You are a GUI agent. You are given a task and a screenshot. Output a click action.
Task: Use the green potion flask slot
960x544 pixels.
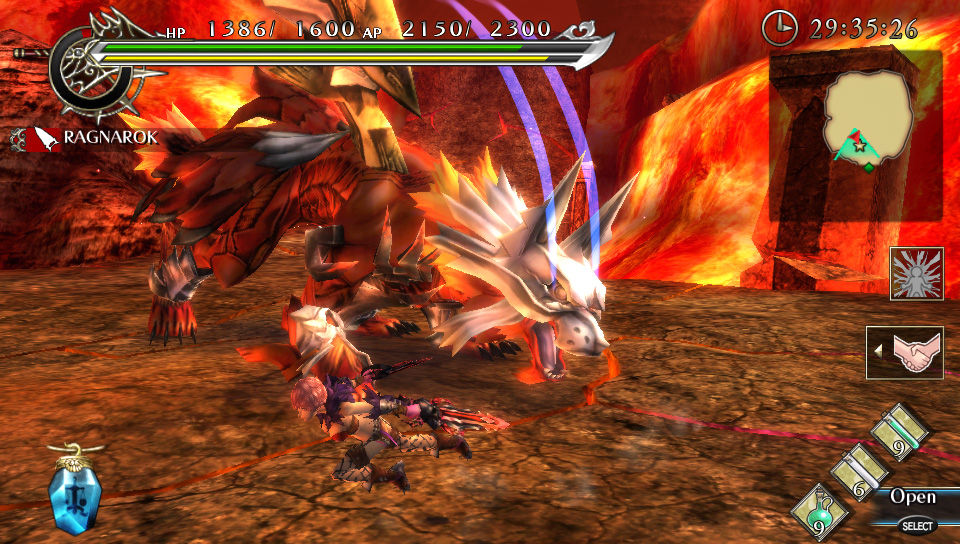(819, 510)
